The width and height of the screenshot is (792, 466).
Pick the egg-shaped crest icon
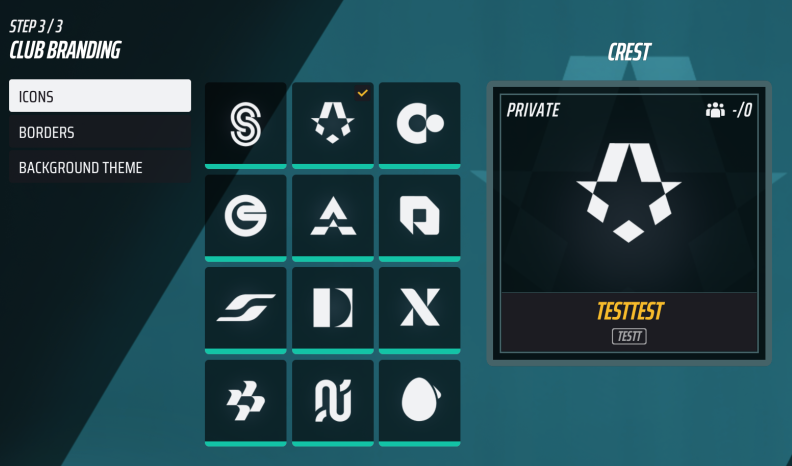[420, 401]
